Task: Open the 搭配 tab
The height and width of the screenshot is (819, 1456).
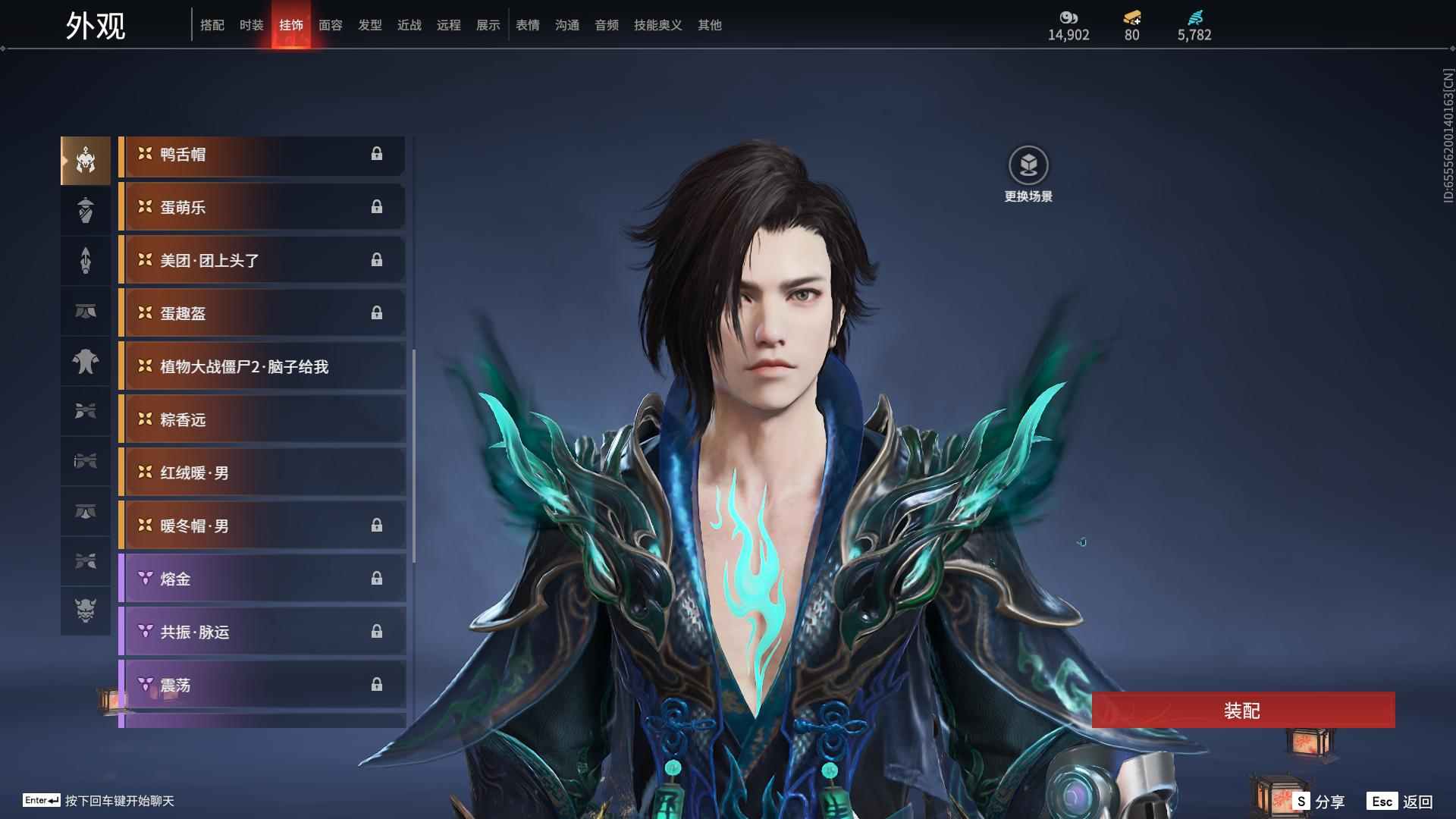Action: (x=212, y=25)
